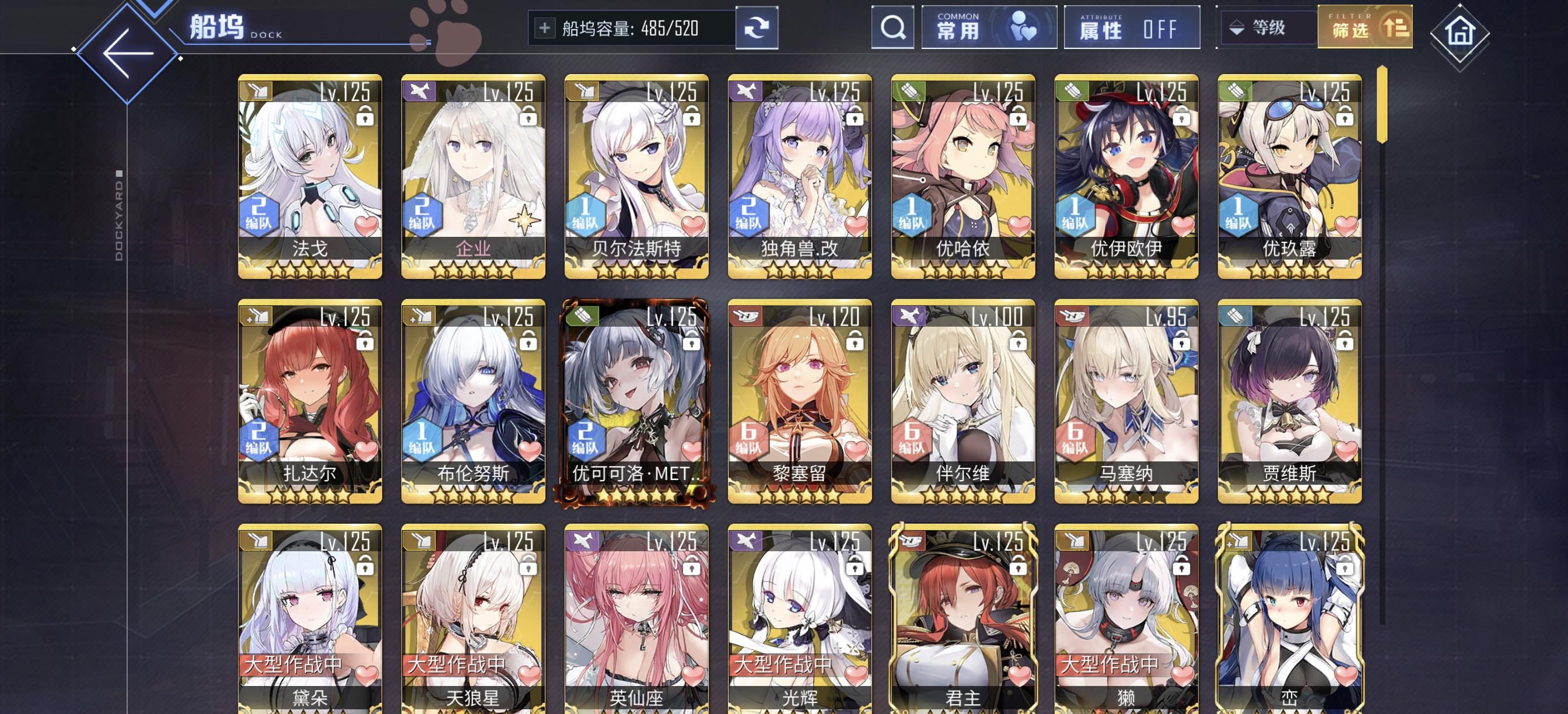The width and height of the screenshot is (1568, 714).
Task: Click the lock icon on the 企业 card
Action: (529, 117)
